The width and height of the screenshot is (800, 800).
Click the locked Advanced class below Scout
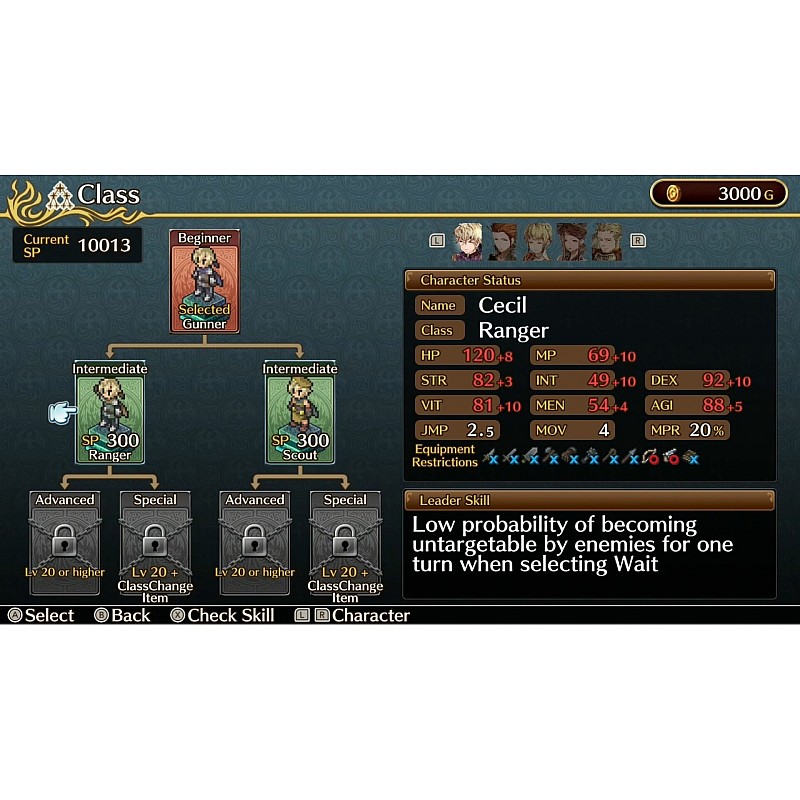pos(255,542)
